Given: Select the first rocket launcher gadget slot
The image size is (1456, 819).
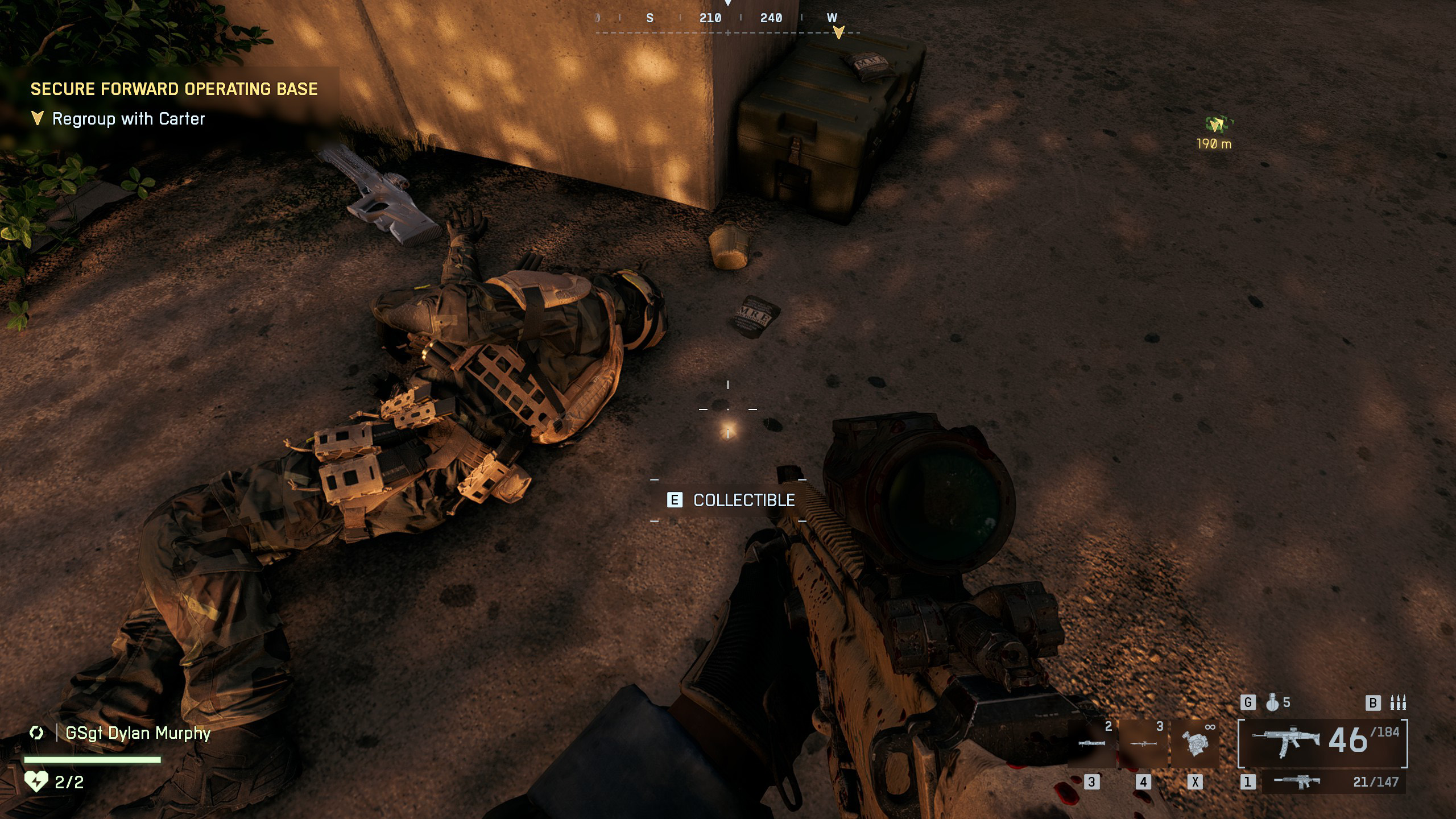Looking at the screenshot, I should click(x=1091, y=743).
